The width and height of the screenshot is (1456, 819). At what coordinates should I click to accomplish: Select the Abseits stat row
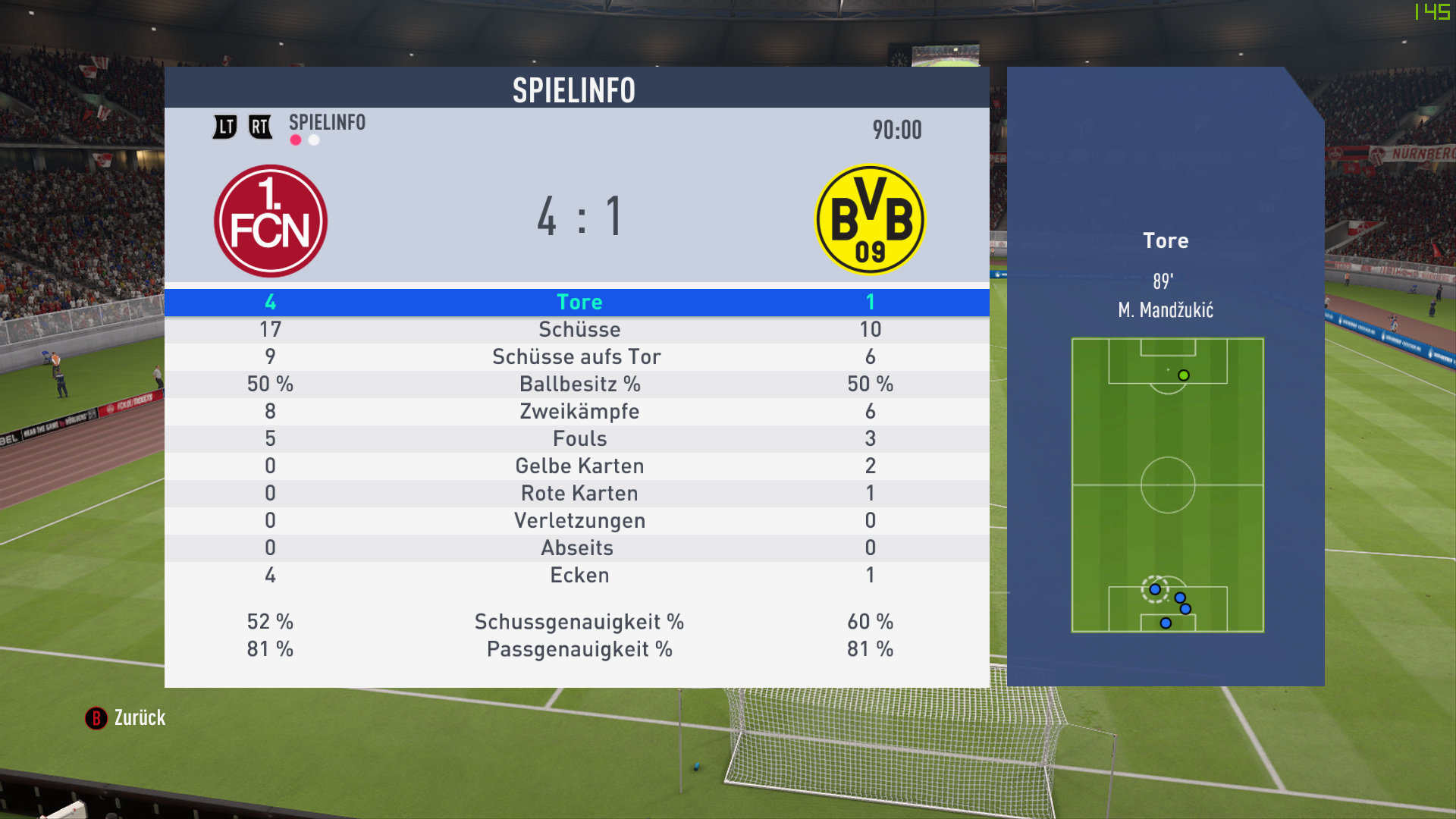click(x=576, y=548)
